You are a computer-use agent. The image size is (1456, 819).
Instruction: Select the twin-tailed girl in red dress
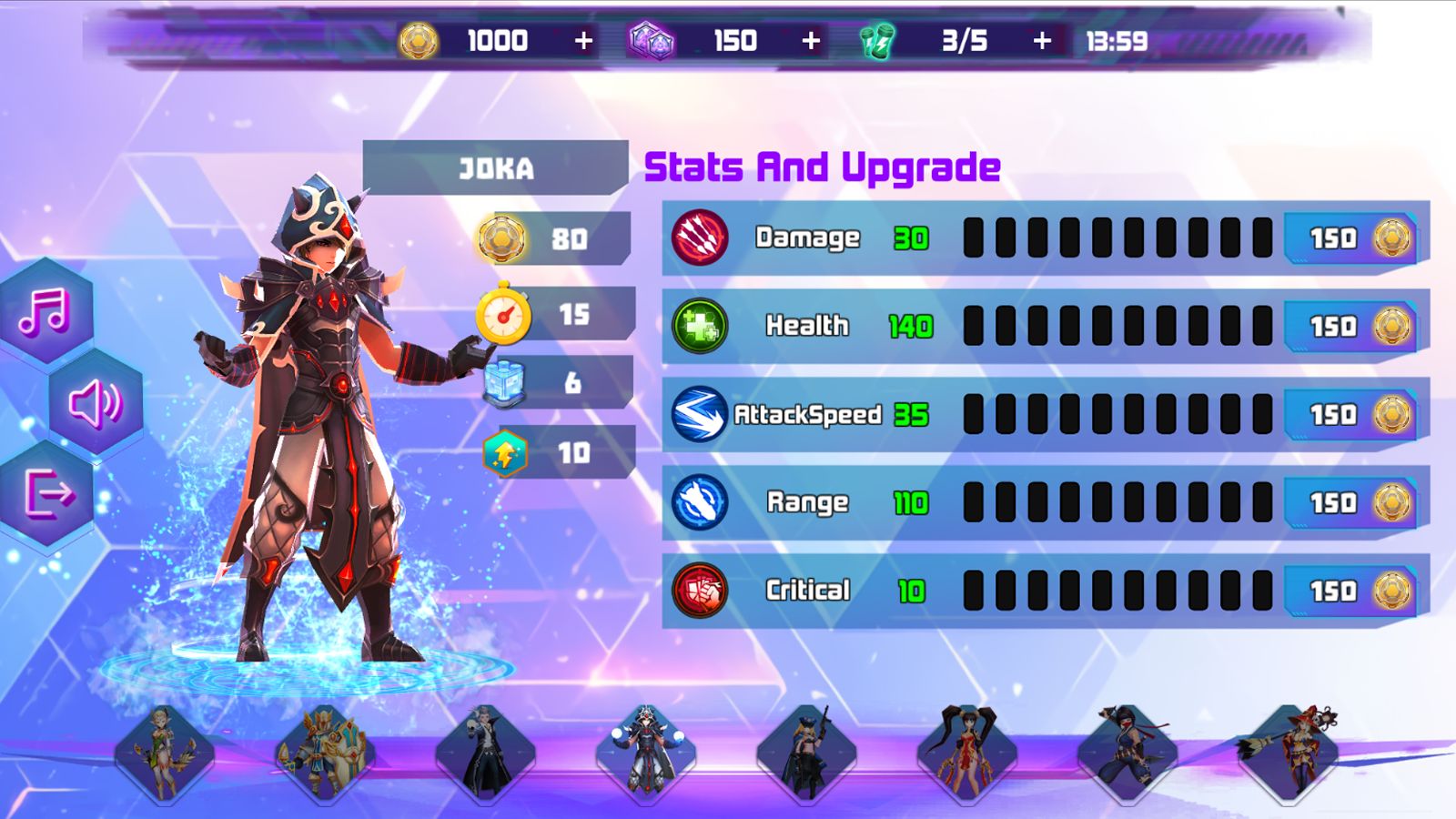coord(966,755)
